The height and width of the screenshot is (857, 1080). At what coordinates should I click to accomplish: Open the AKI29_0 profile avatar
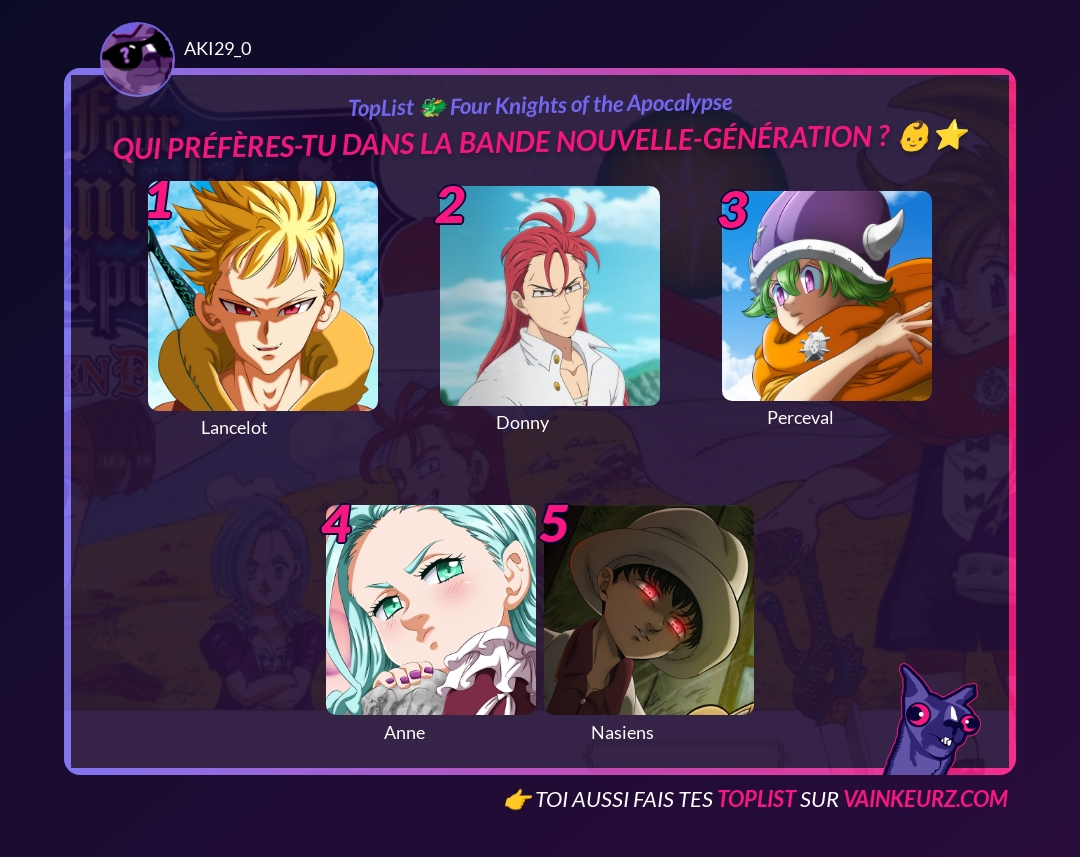(137, 59)
